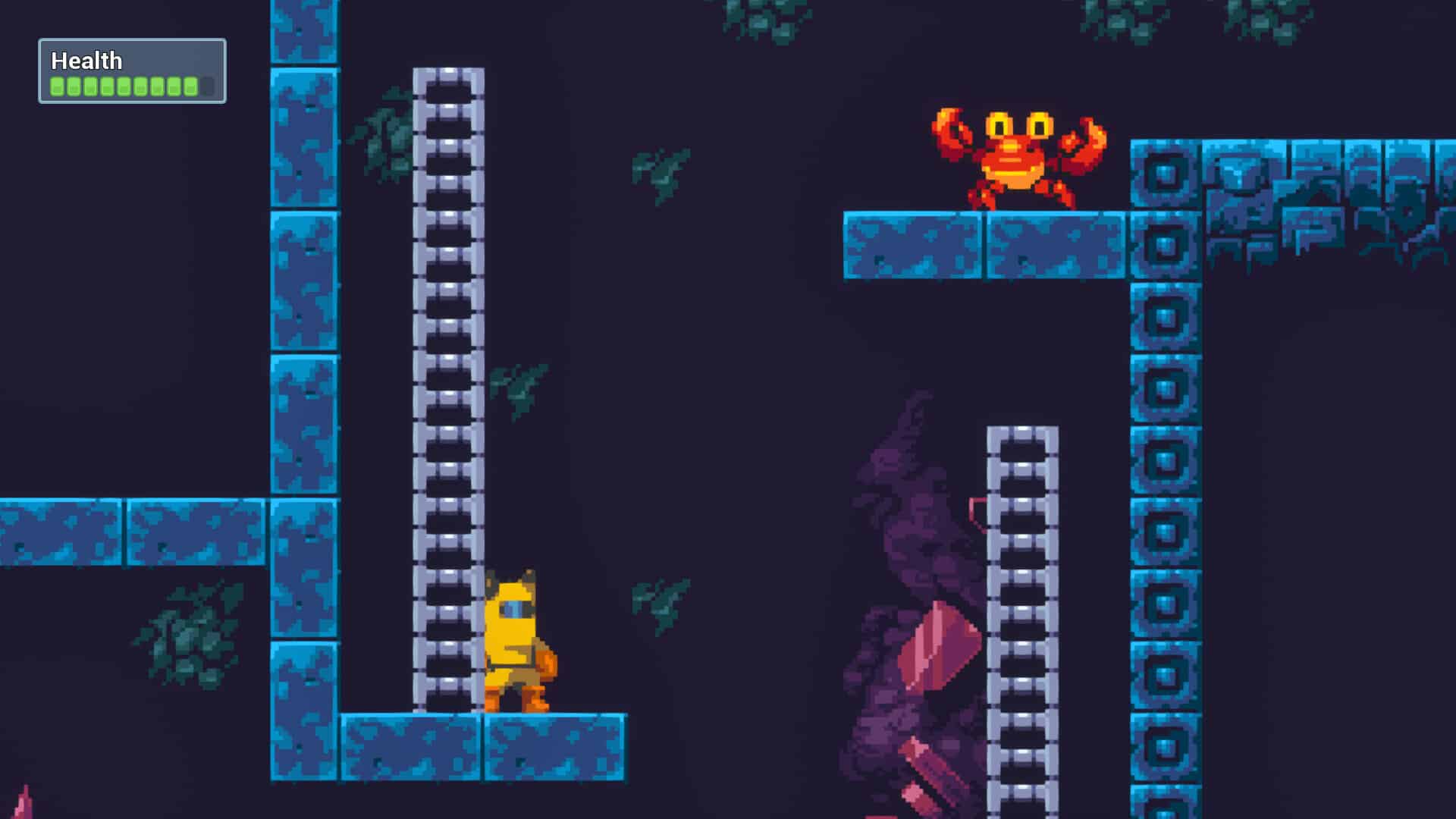This screenshot has width=1456, height=819.
Task: Click the first green health segment
Action: [56, 86]
